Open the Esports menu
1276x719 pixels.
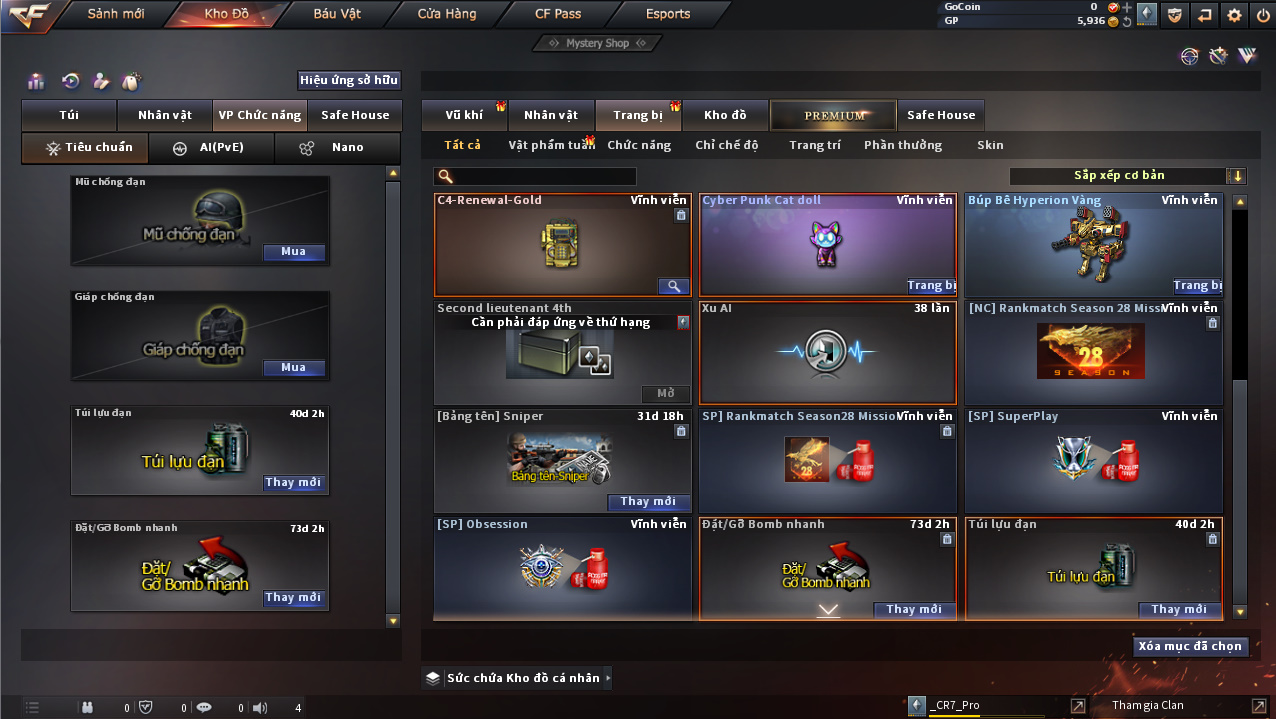(x=668, y=14)
